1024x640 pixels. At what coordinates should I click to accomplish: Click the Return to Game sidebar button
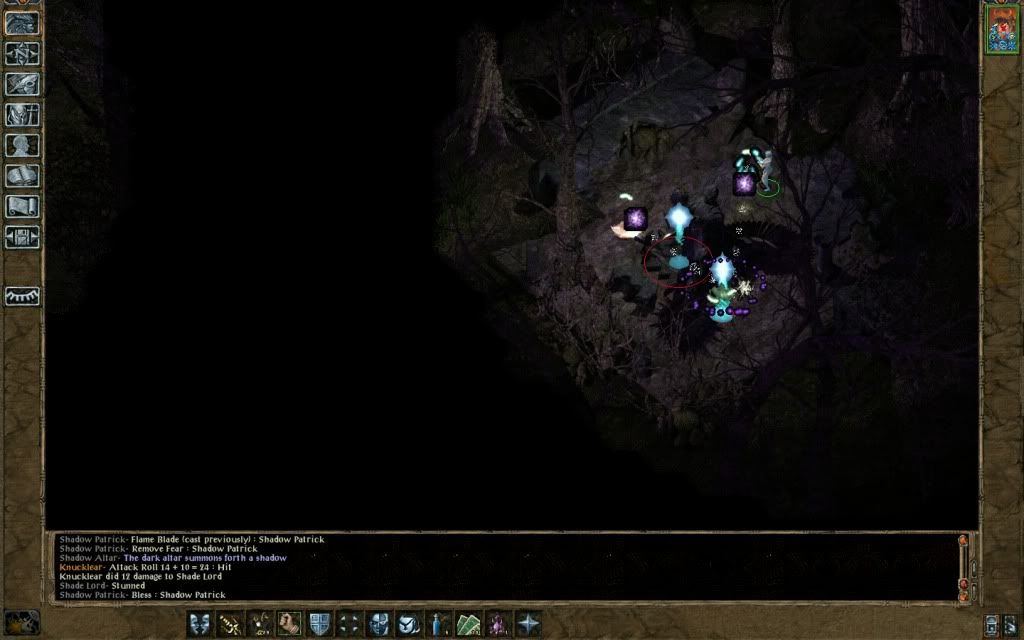pos(22,24)
